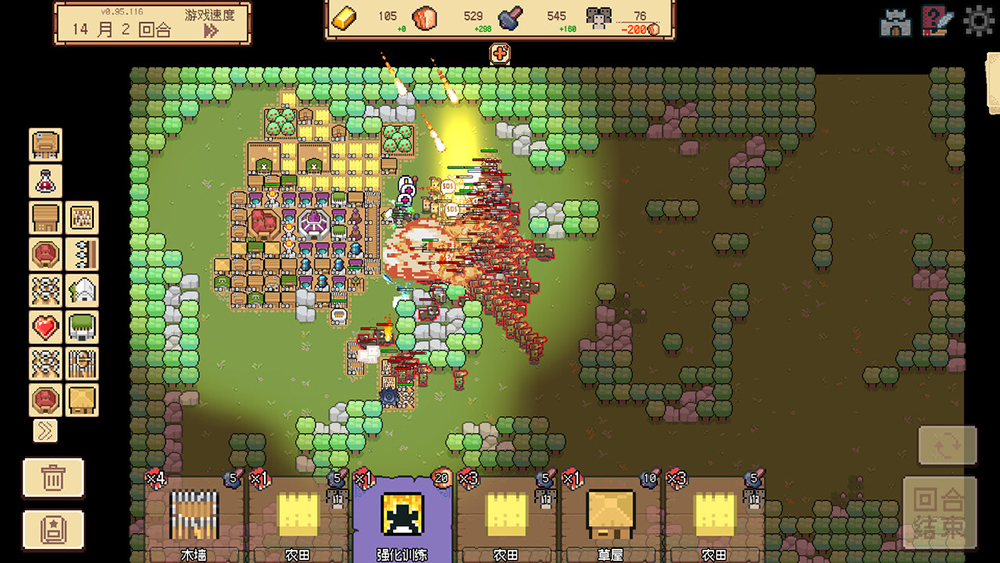
Task: Choose the green-roofed house icon
Action: (x=82, y=326)
